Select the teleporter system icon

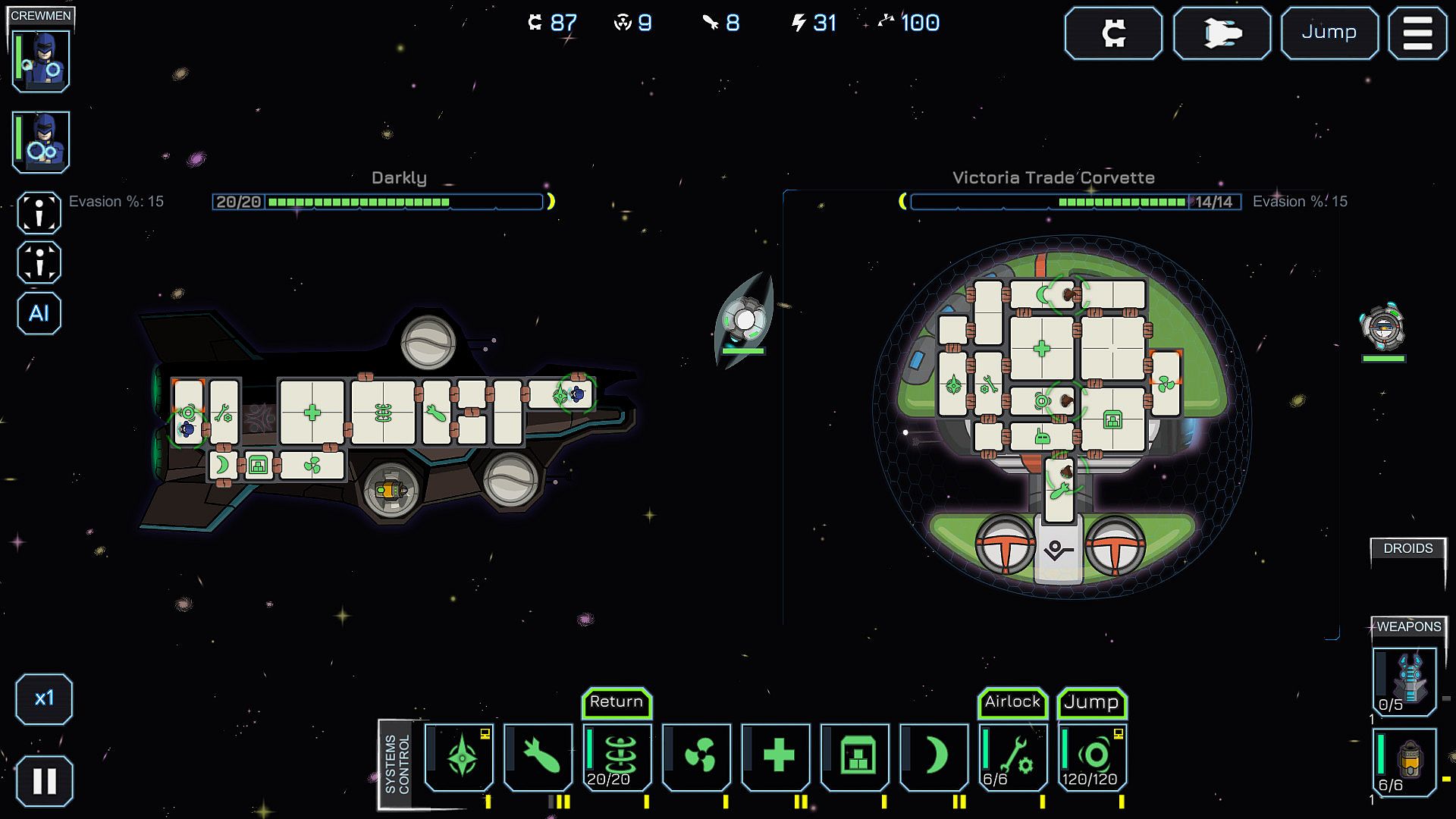[x=617, y=757]
